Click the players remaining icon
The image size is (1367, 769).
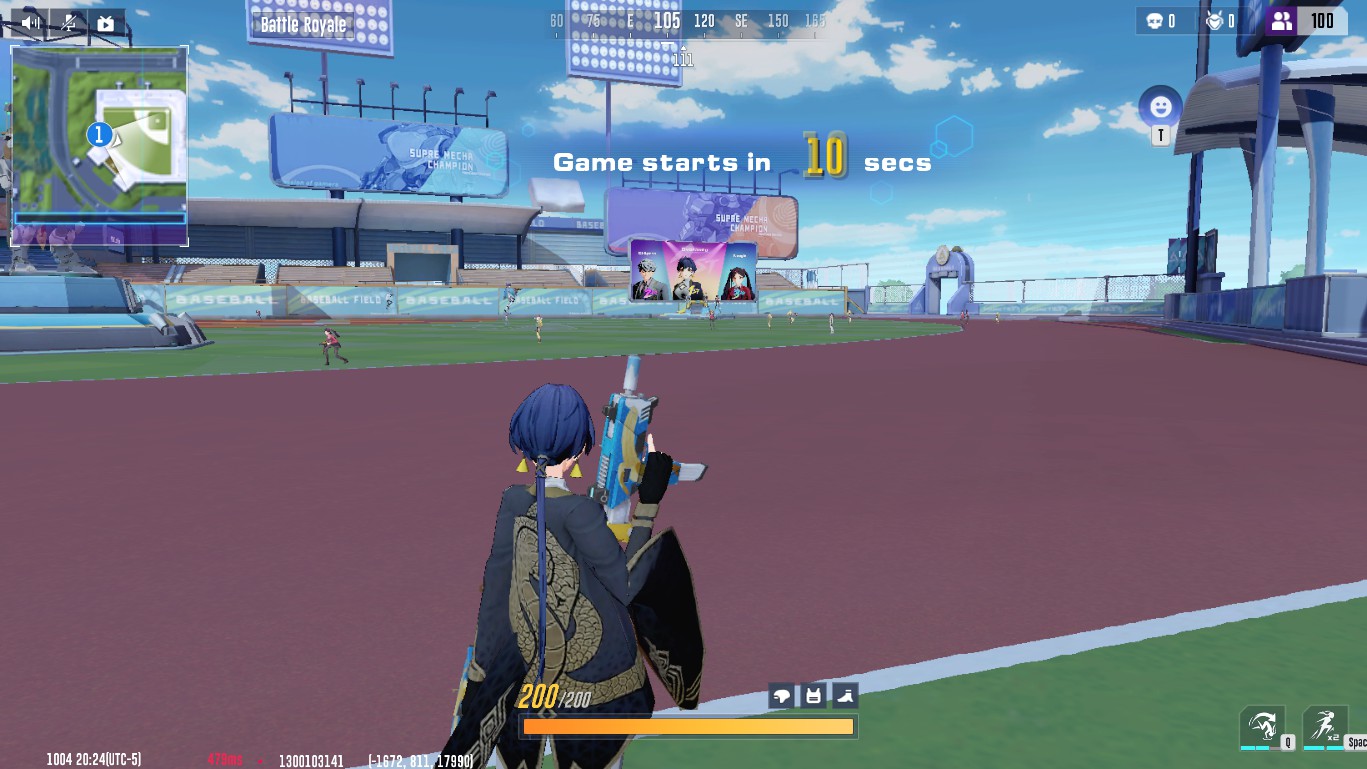coord(1281,21)
